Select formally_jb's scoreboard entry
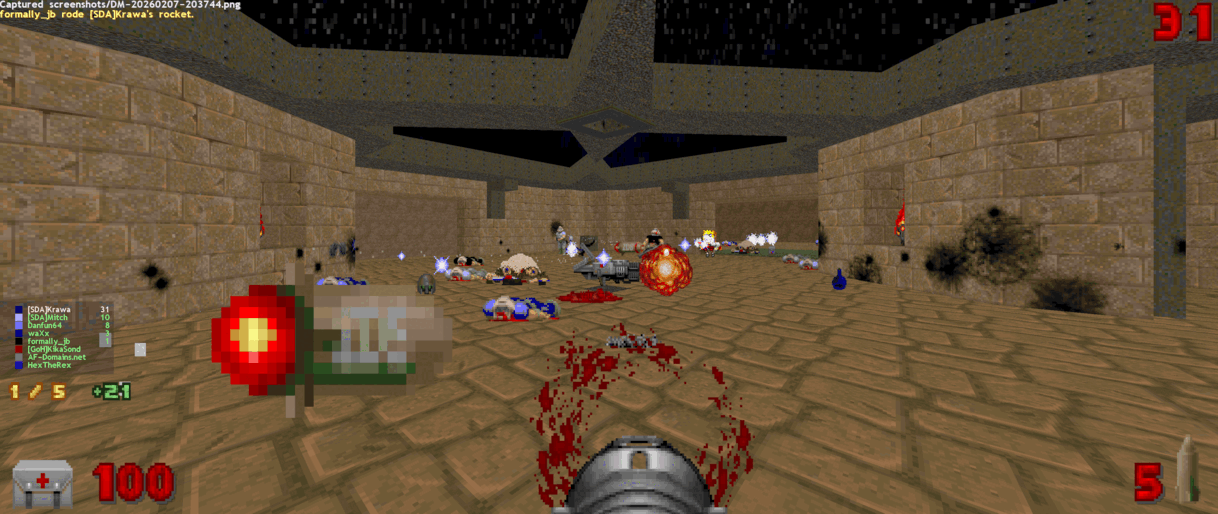This screenshot has height=514, width=1218. [49, 342]
